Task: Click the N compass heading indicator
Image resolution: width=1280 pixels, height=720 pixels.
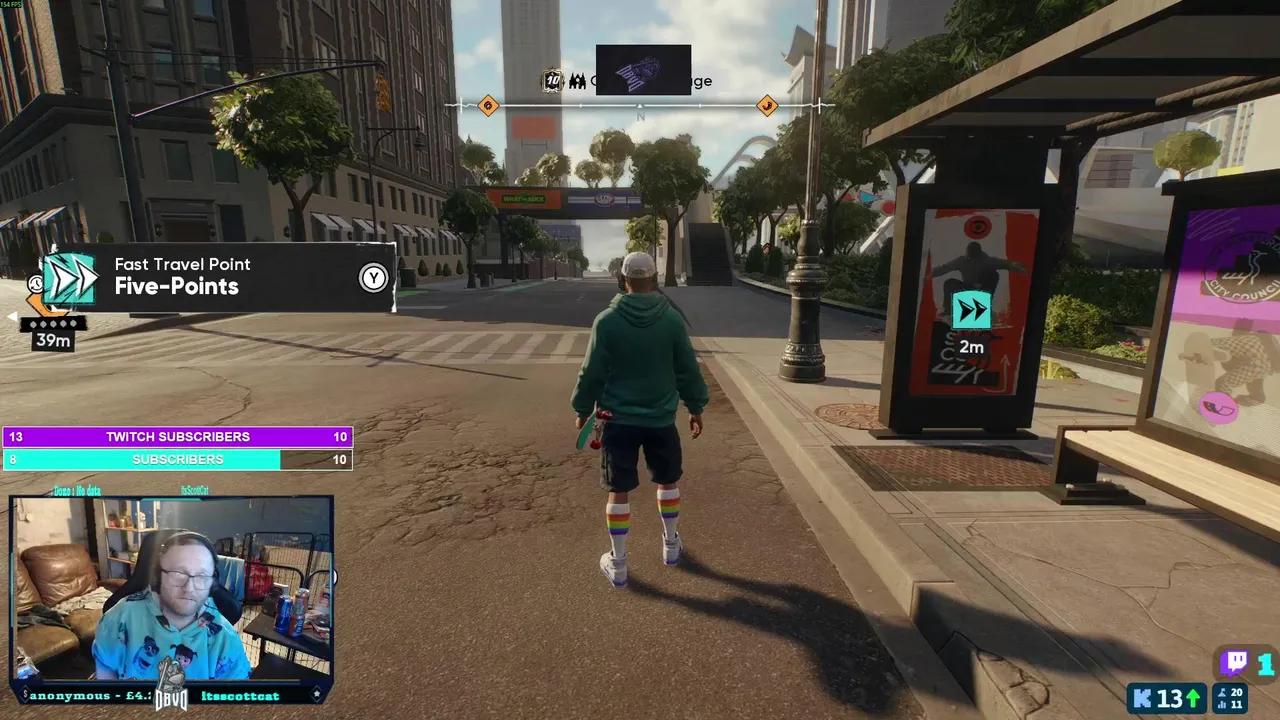Action: click(x=640, y=116)
